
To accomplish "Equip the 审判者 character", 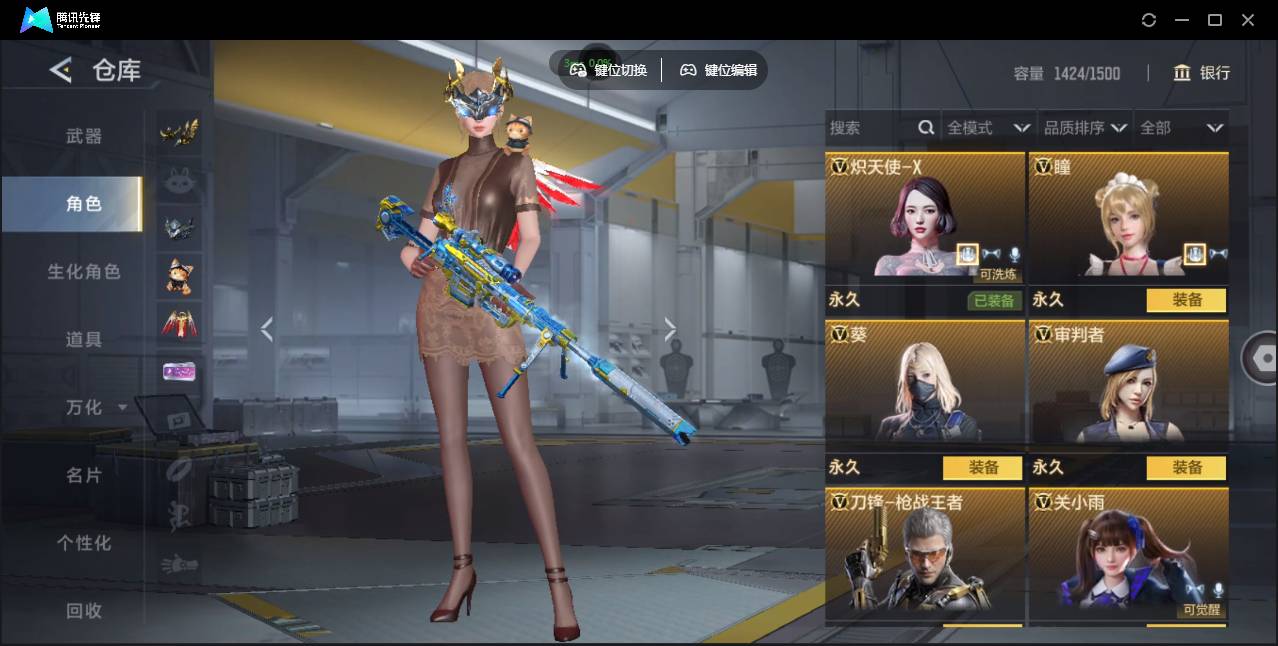I will (1186, 468).
